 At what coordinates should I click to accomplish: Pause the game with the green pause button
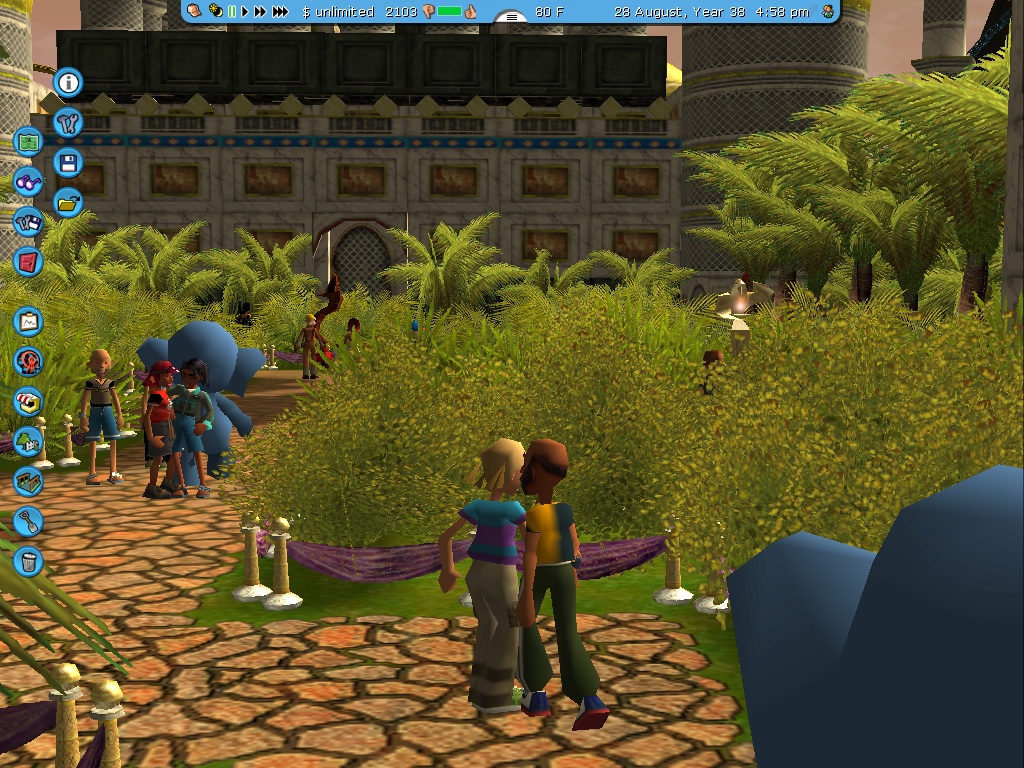tap(232, 12)
